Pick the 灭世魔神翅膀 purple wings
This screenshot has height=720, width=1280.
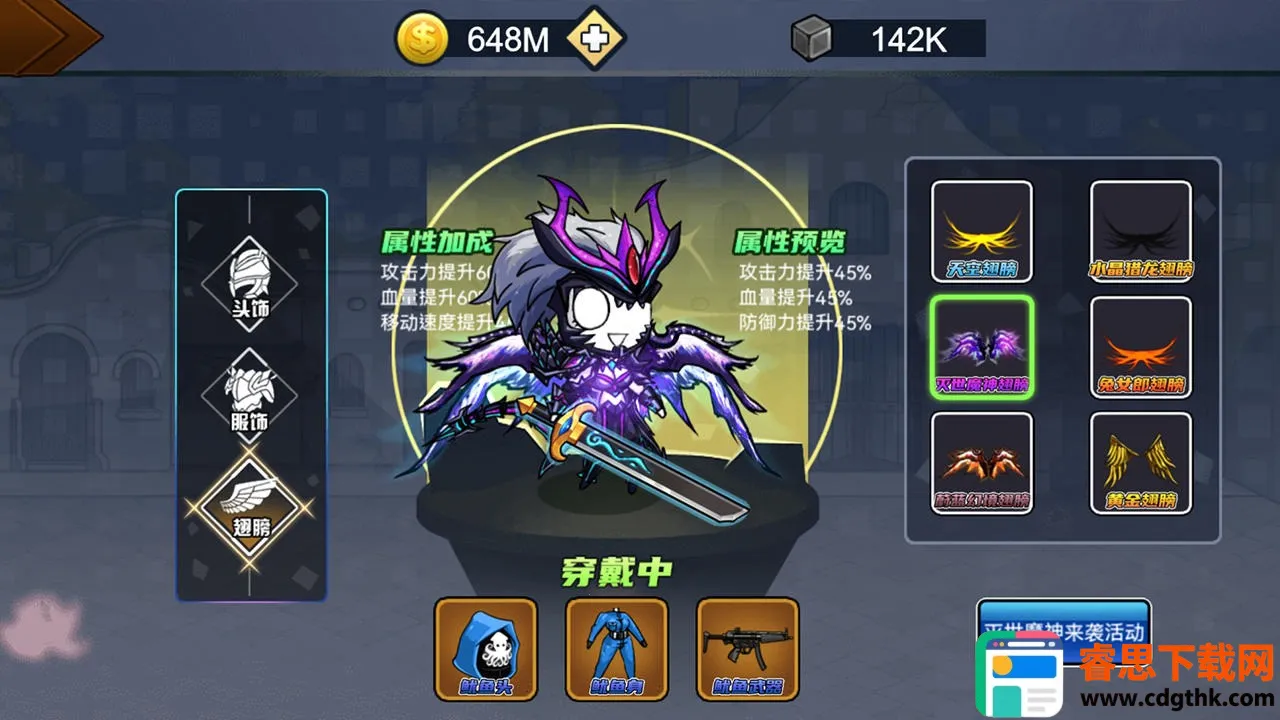point(981,347)
